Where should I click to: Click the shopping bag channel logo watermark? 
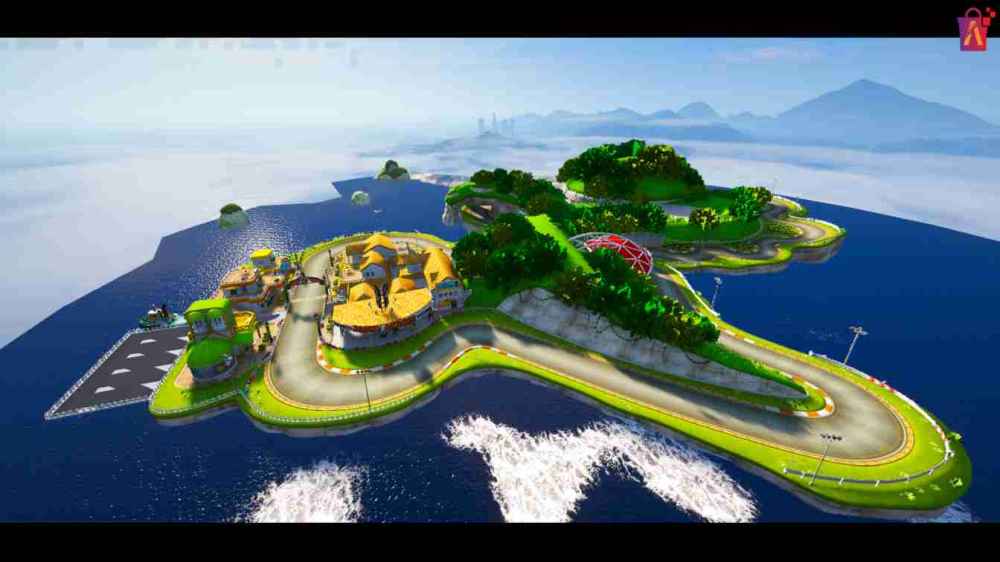pos(973,29)
